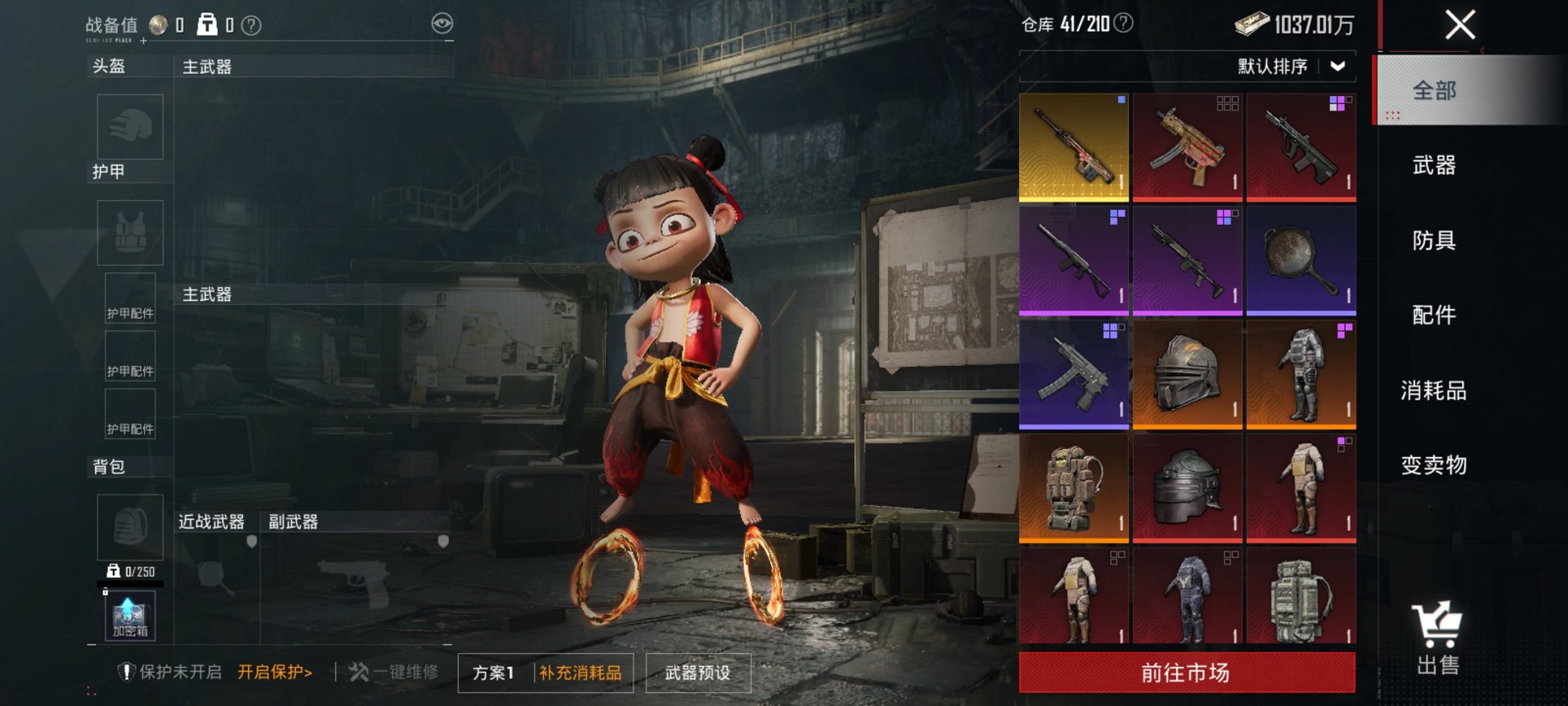The height and width of the screenshot is (706, 1568).
Task: Show the 消耗品 consumables tab
Action: 1433,391
